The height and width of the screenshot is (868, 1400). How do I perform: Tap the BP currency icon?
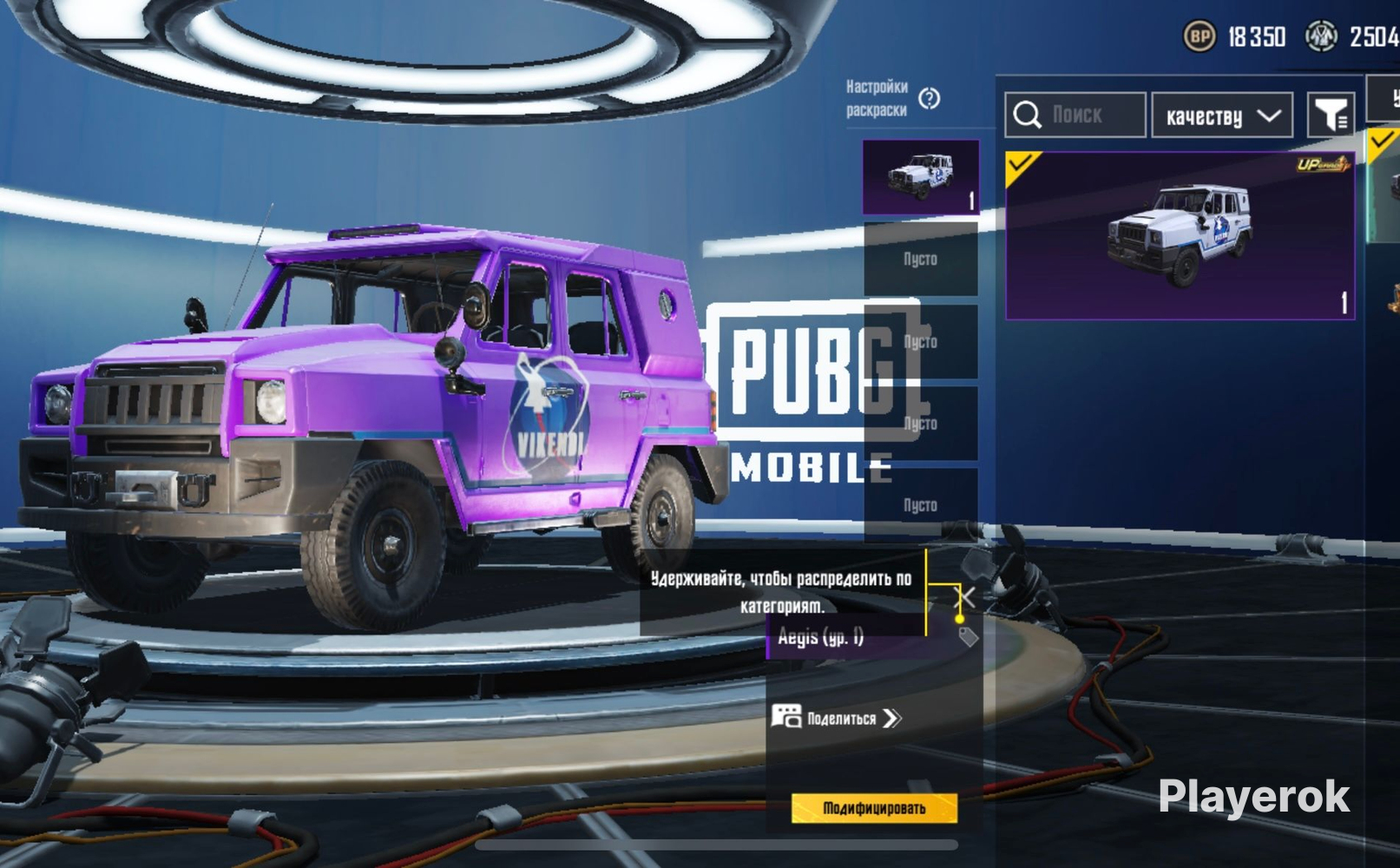click(1200, 36)
